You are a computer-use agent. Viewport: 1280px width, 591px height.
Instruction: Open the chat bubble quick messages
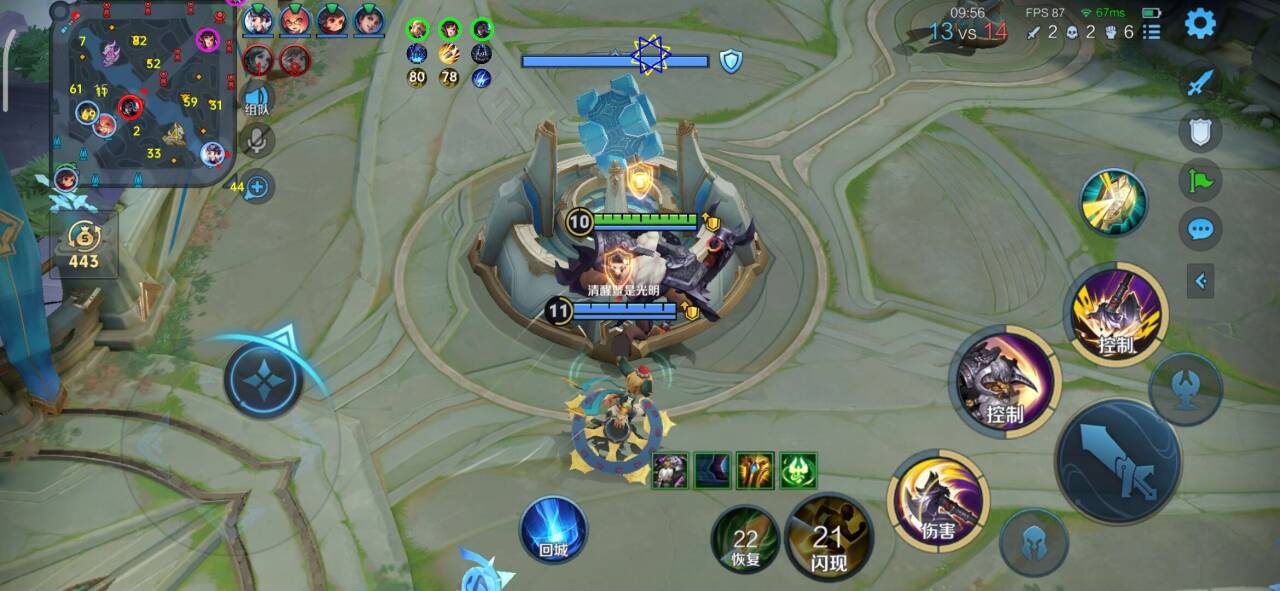tap(1200, 230)
